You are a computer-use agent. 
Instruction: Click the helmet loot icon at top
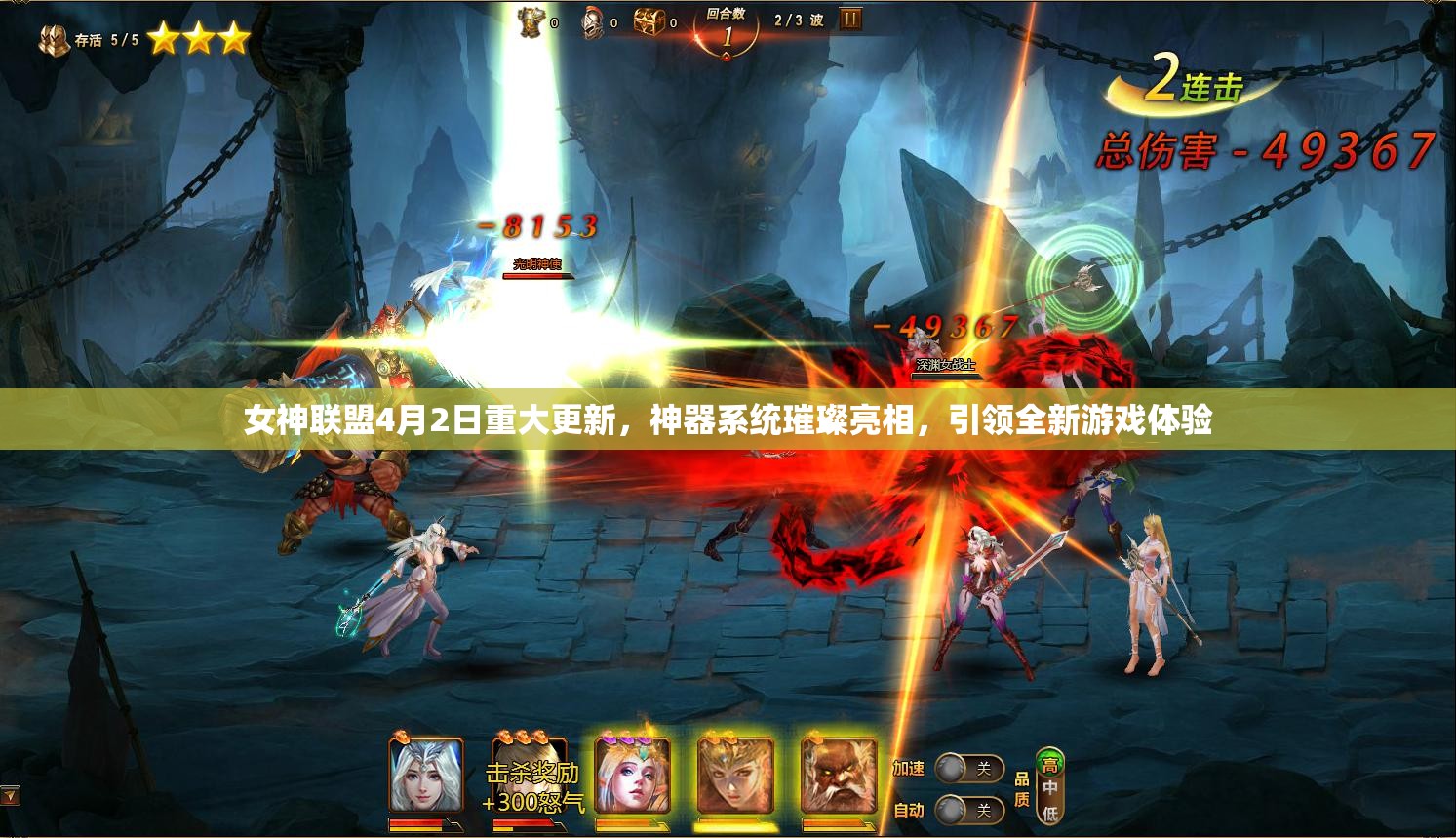click(592, 23)
